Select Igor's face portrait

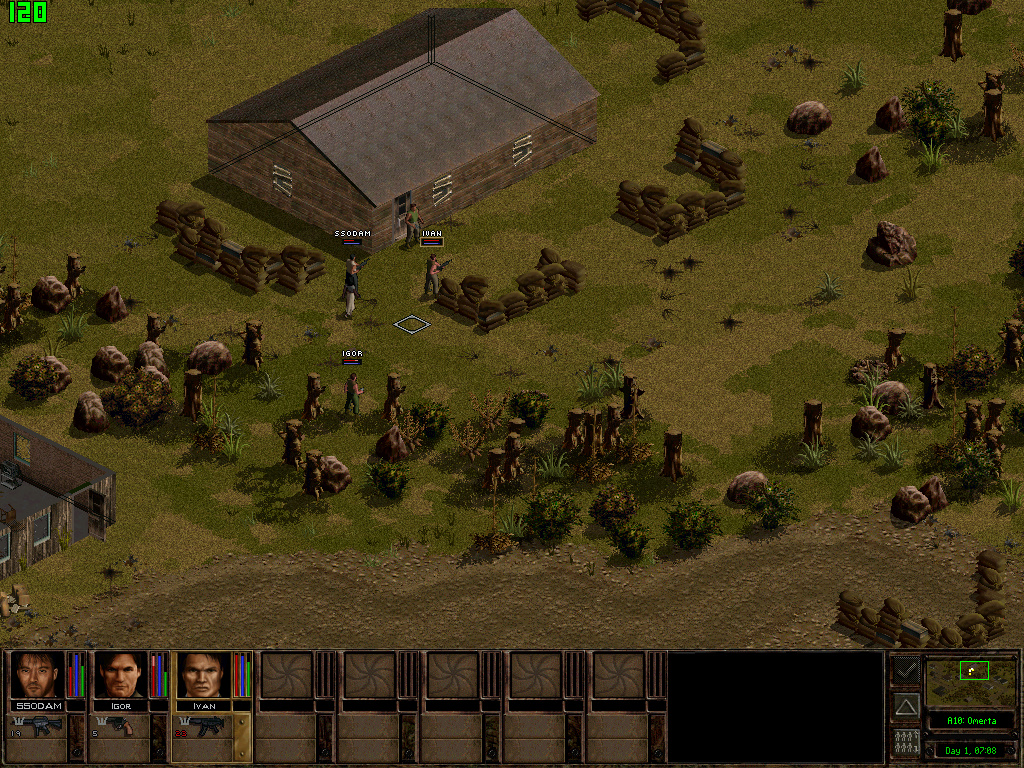120,676
